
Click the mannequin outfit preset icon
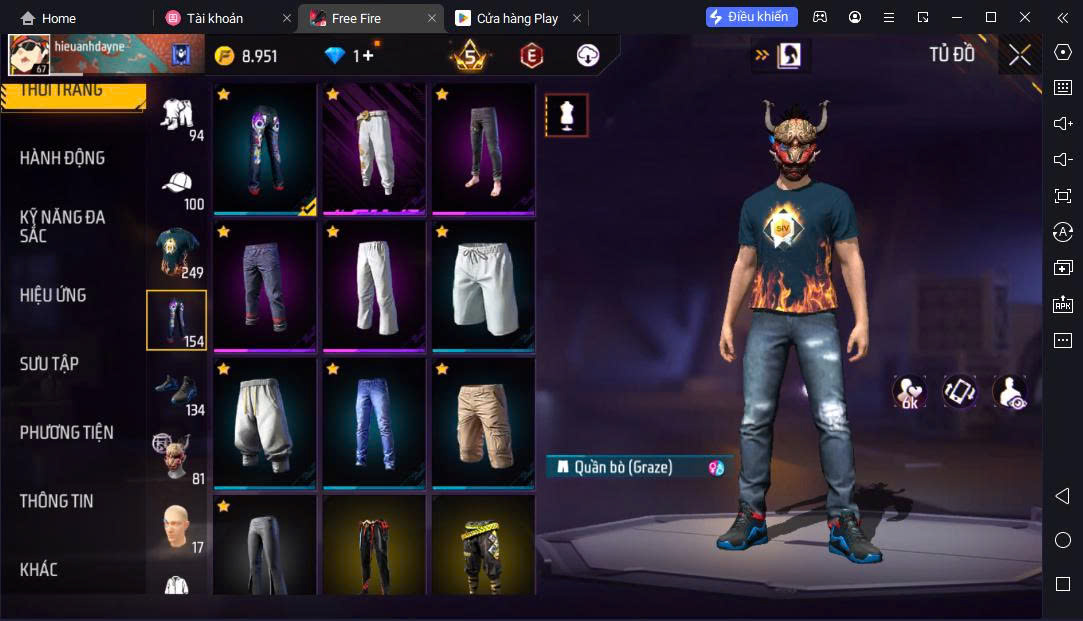pos(566,115)
